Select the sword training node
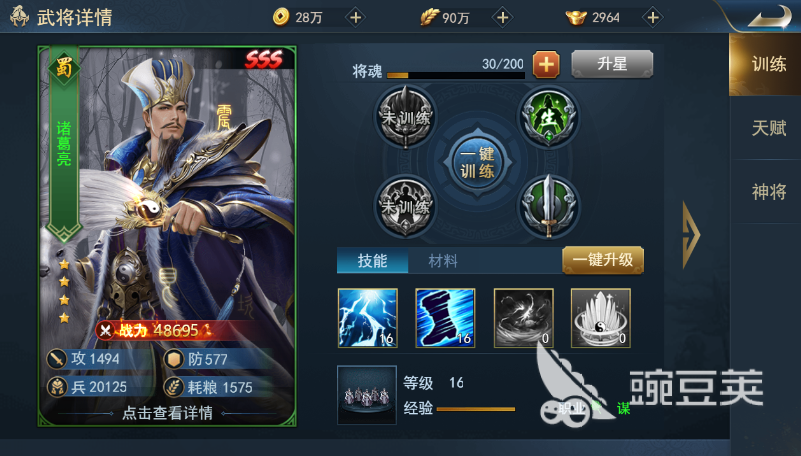The height and width of the screenshot is (456, 801). pyautogui.click(x=547, y=205)
